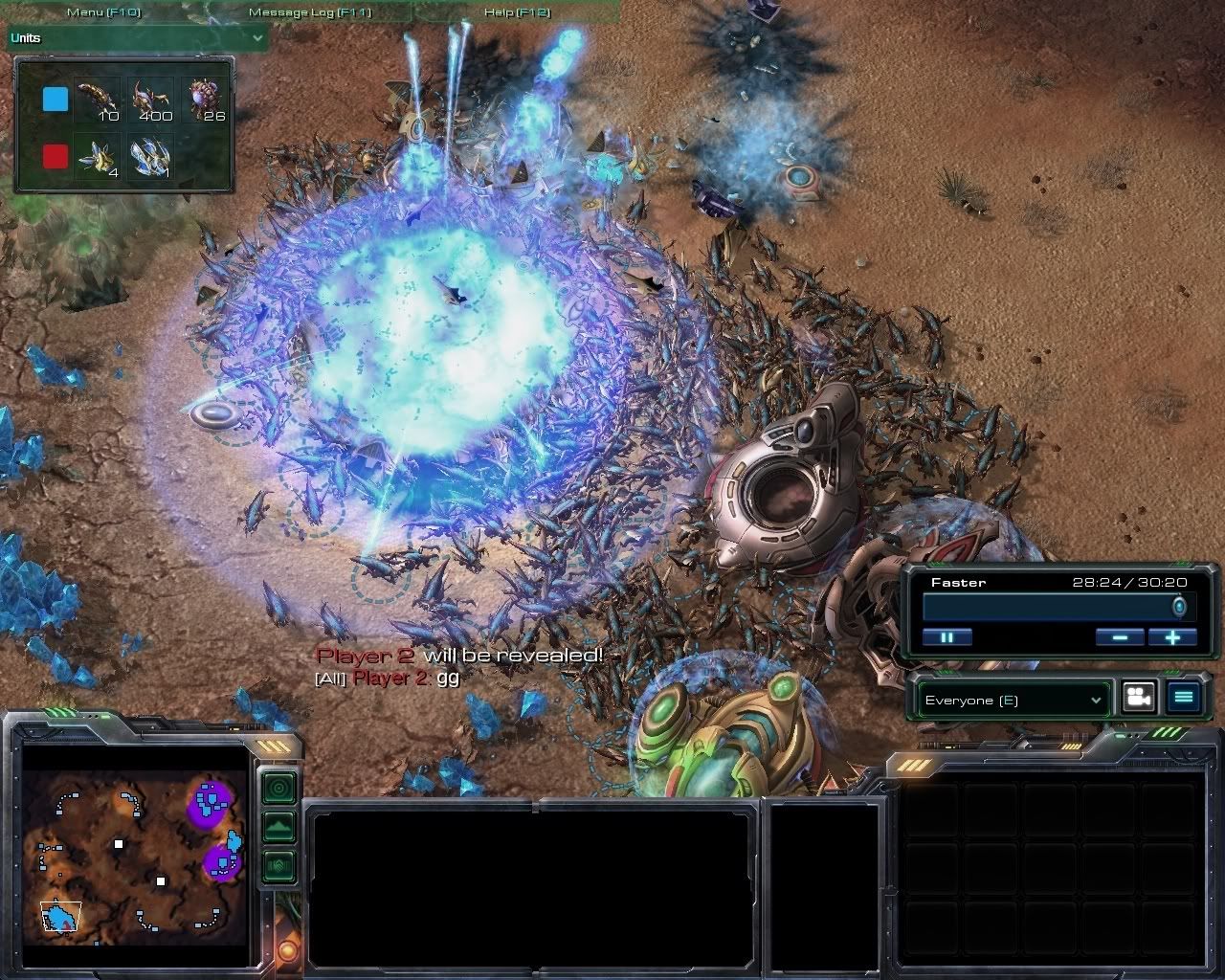The image size is (1225, 980).
Task: Open the replay options list button
Action: click(1183, 698)
